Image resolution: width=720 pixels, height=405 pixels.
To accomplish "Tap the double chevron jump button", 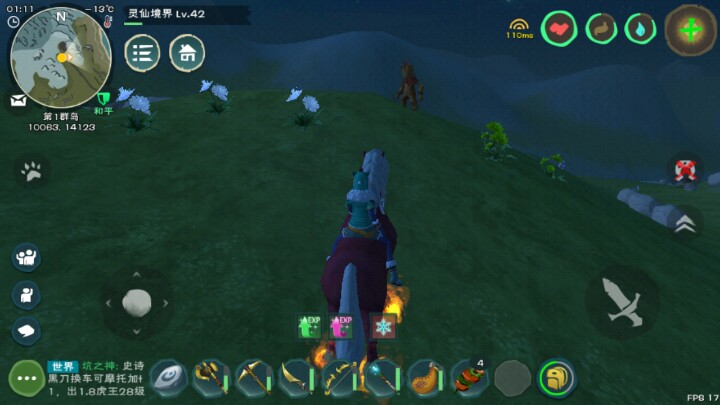I will tap(684, 224).
